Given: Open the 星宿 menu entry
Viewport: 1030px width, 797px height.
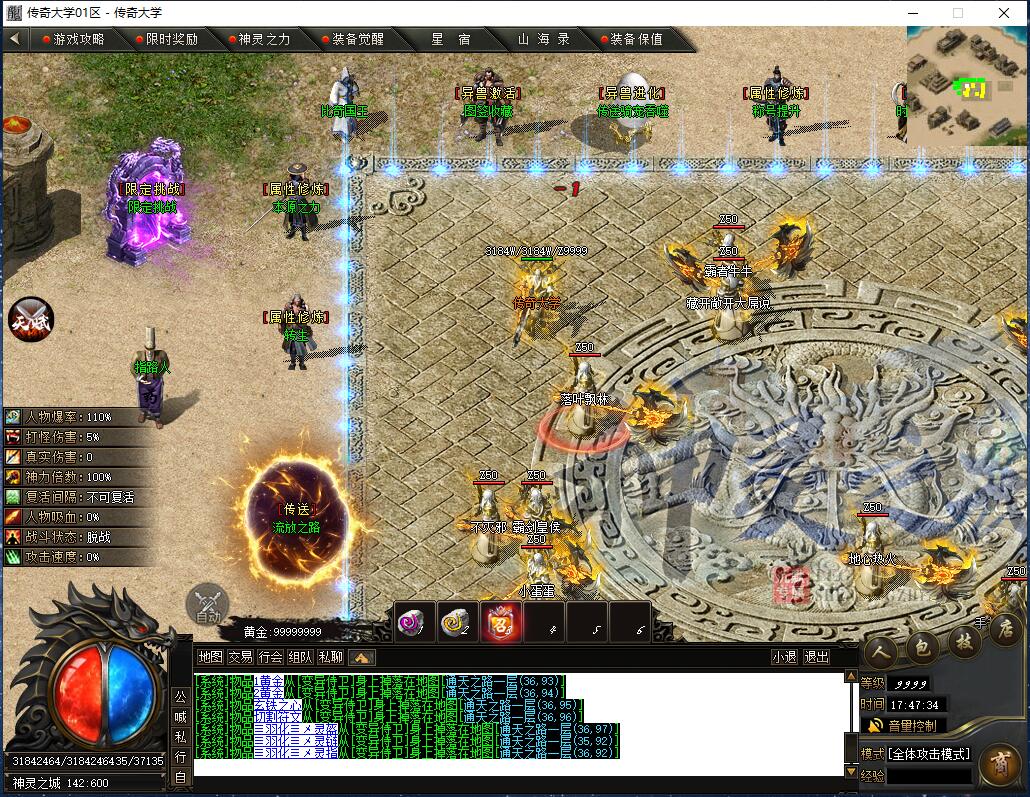Looking at the screenshot, I should (450, 39).
